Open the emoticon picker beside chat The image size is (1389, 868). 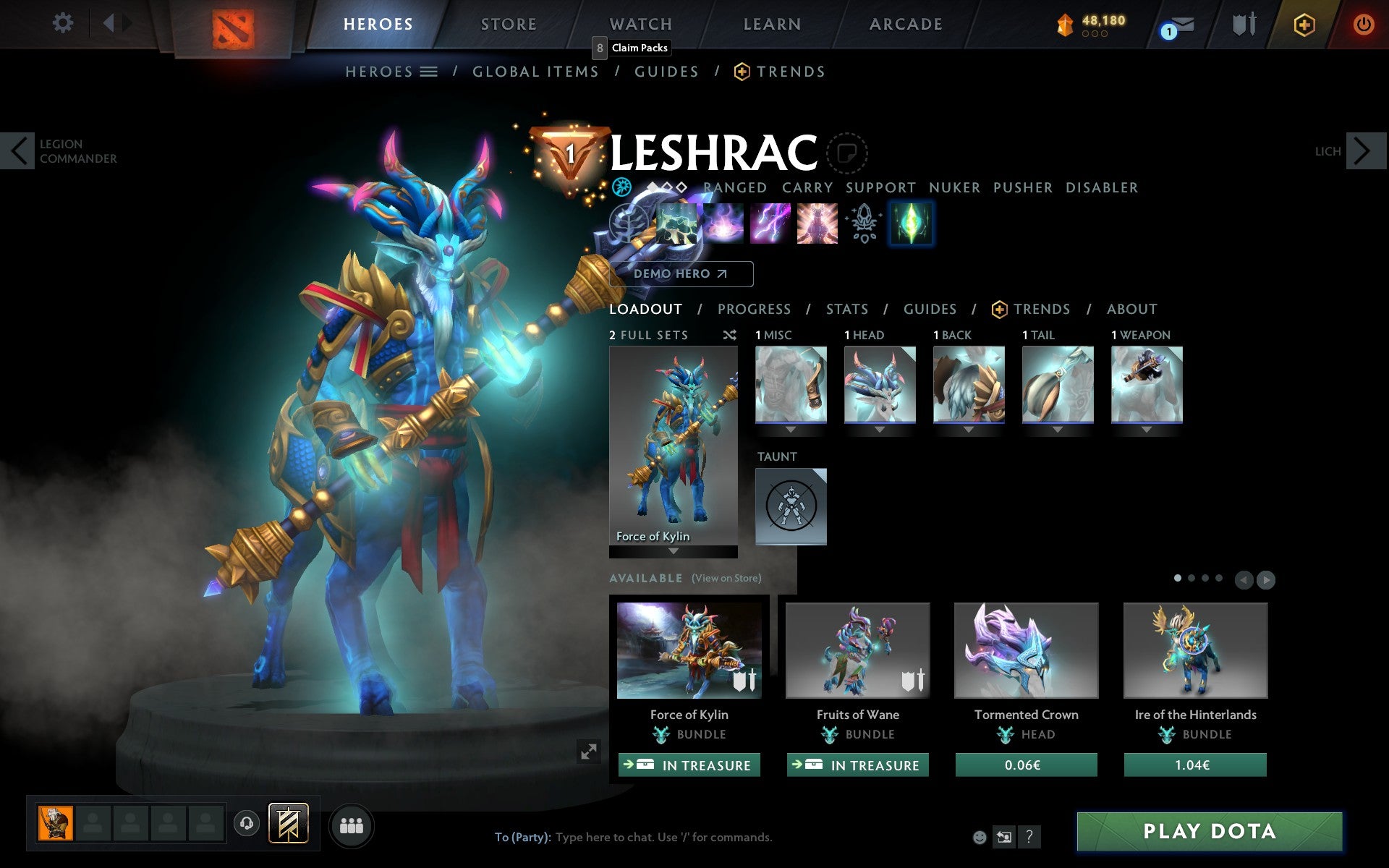(980, 837)
